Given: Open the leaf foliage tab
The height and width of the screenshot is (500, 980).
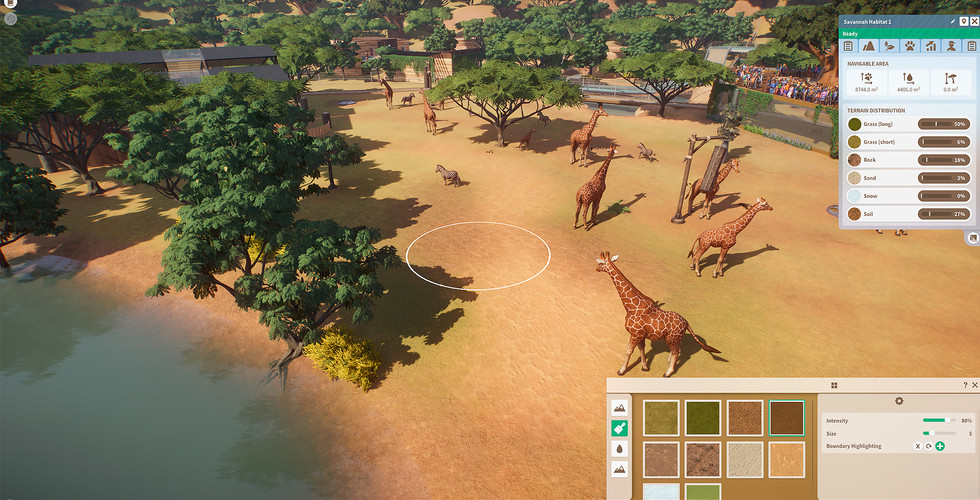Looking at the screenshot, I should coord(889,45).
